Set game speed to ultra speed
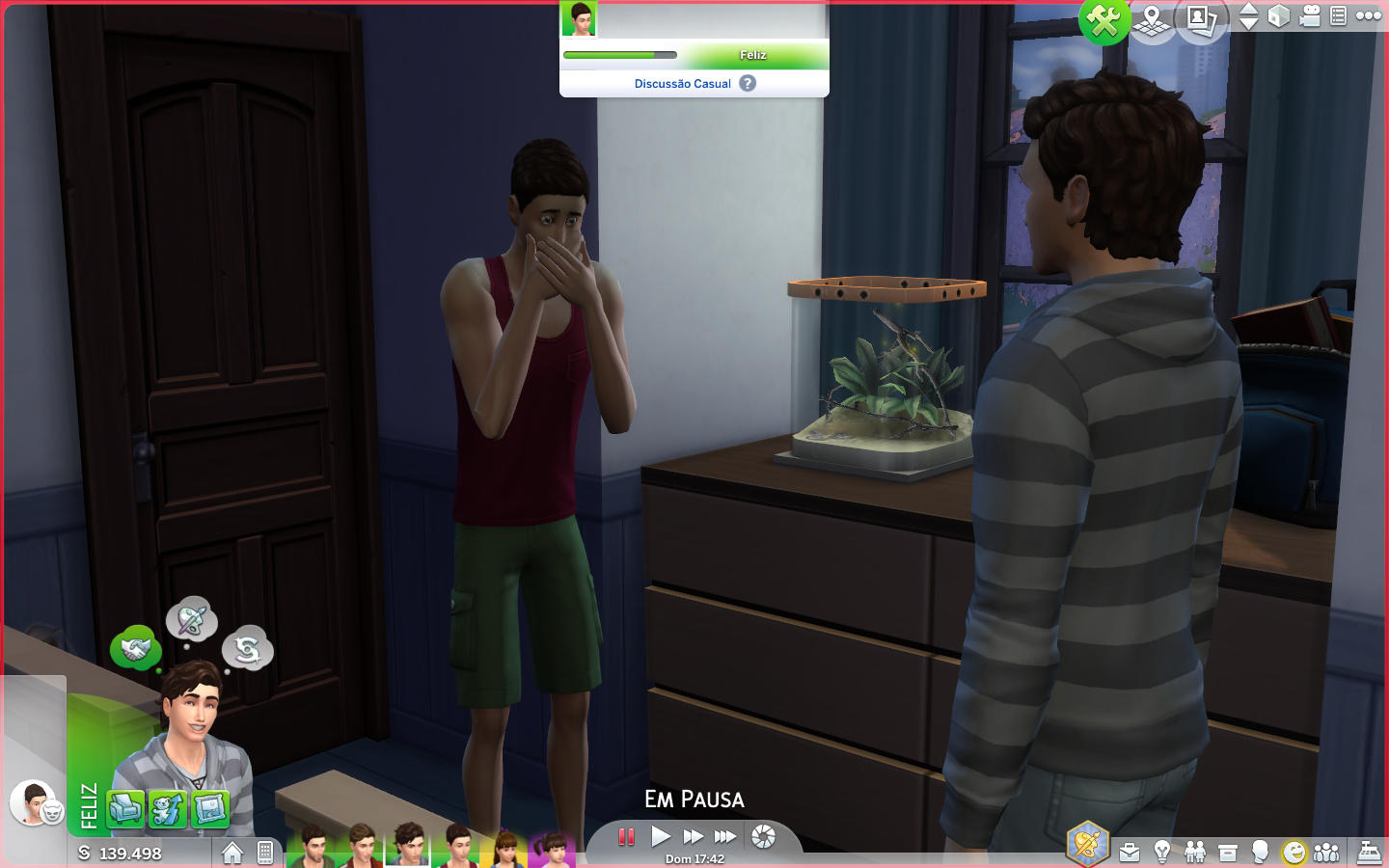The height and width of the screenshot is (868, 1389). (x=725, y=836)
